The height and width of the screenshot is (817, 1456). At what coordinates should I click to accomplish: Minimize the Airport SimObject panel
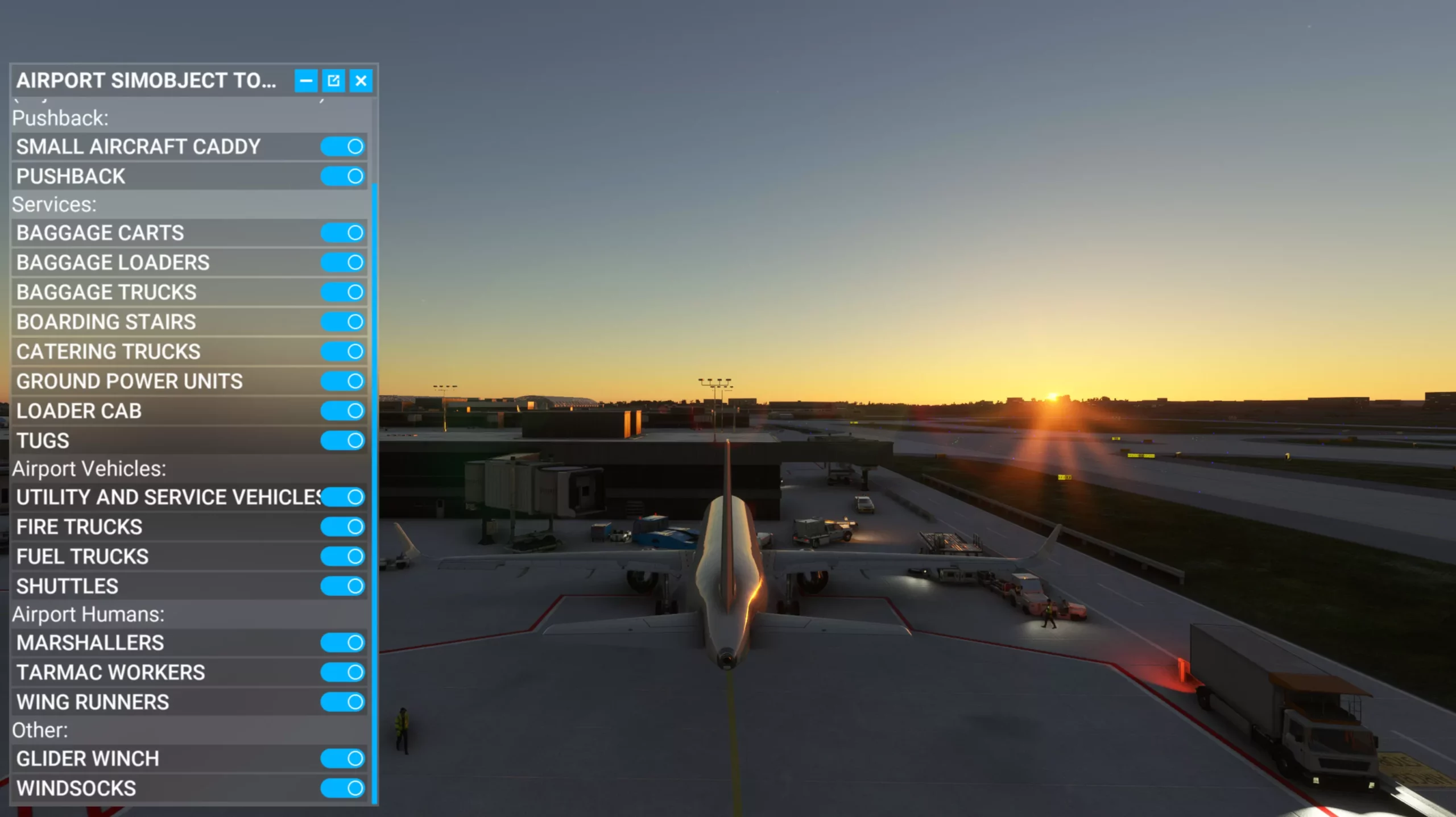click(305, 81)
